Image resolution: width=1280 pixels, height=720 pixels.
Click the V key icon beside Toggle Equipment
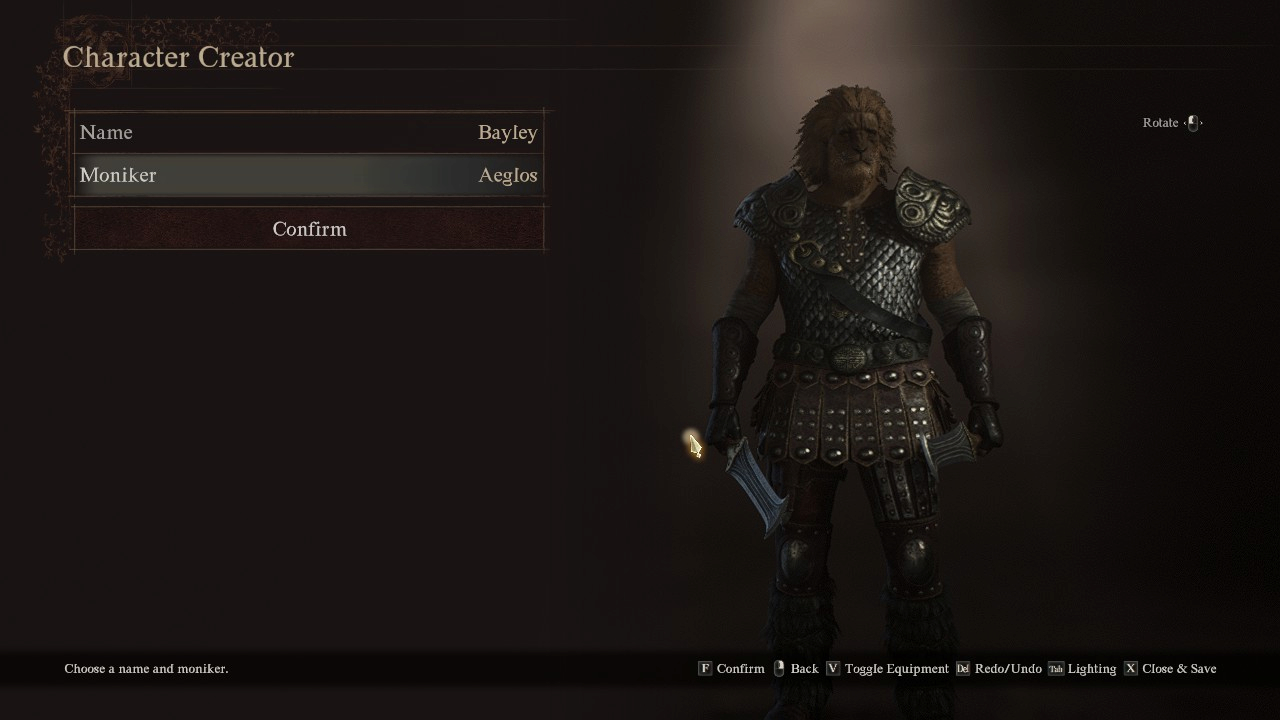point(833,668)
